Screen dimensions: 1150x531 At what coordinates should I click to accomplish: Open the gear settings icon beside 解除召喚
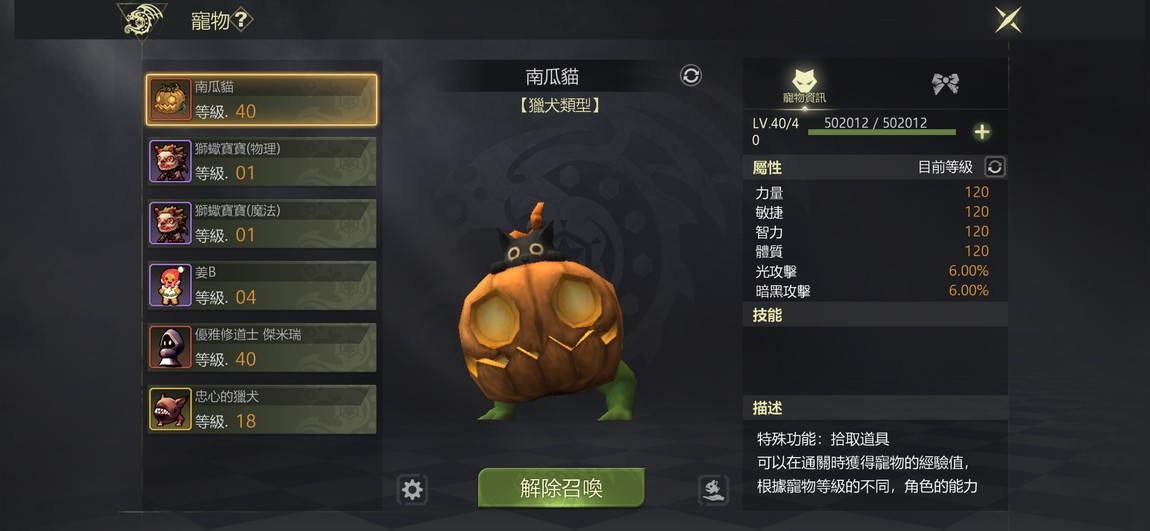(412, 489)
